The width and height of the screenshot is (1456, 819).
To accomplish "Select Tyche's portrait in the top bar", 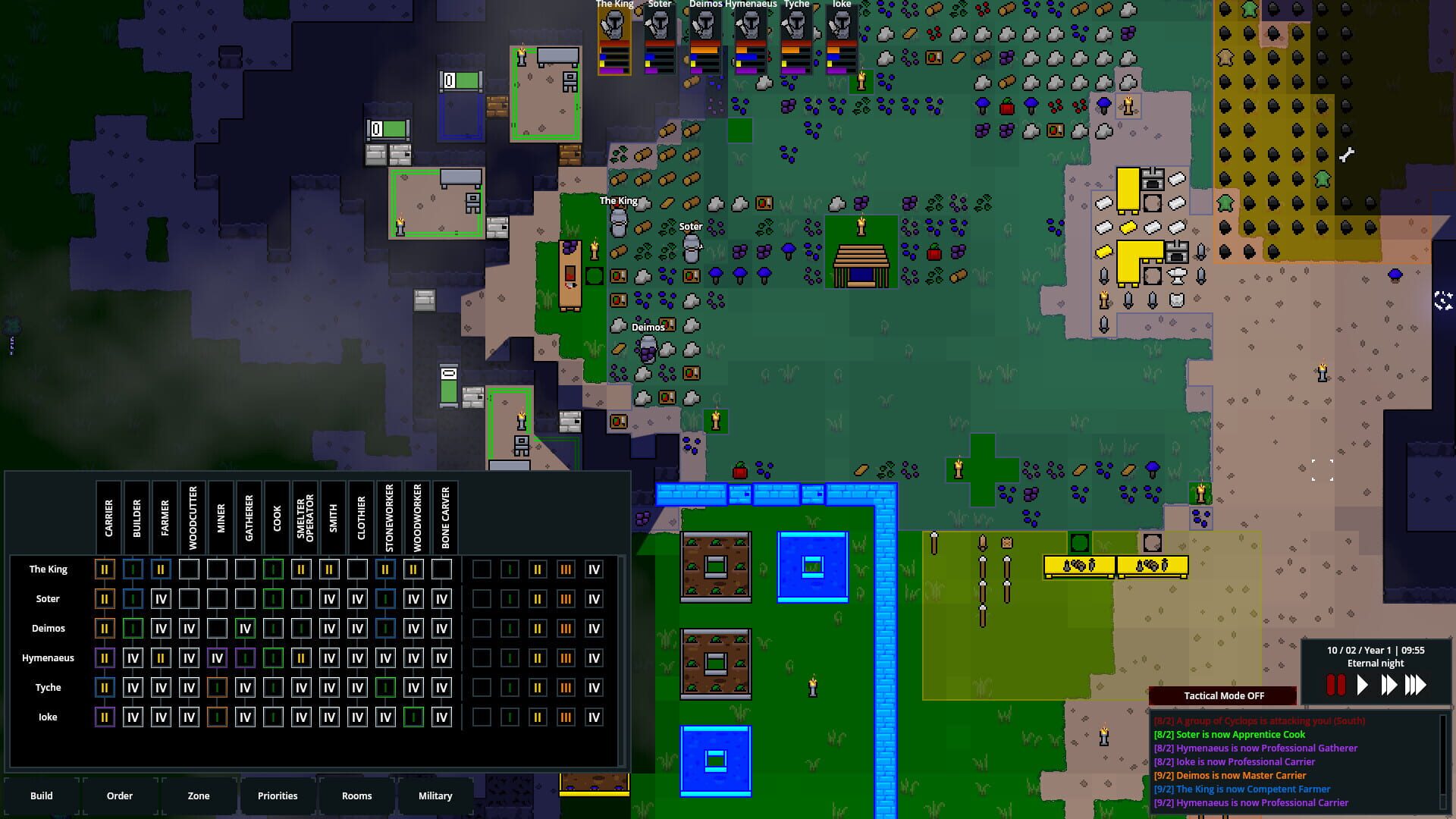I will pyautogui.click(x=795, y=34).
